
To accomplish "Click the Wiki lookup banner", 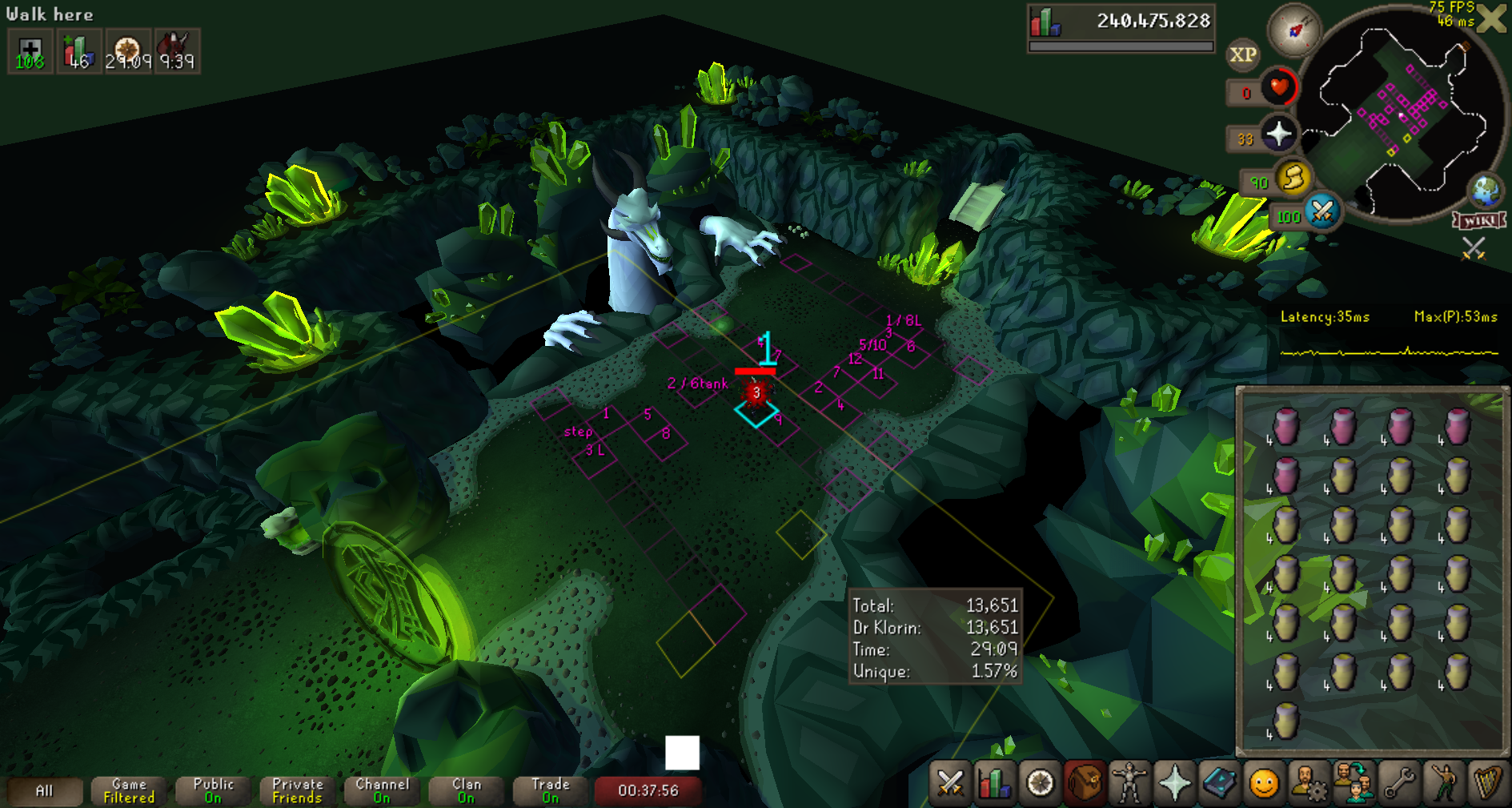I will pos(1480,220).
